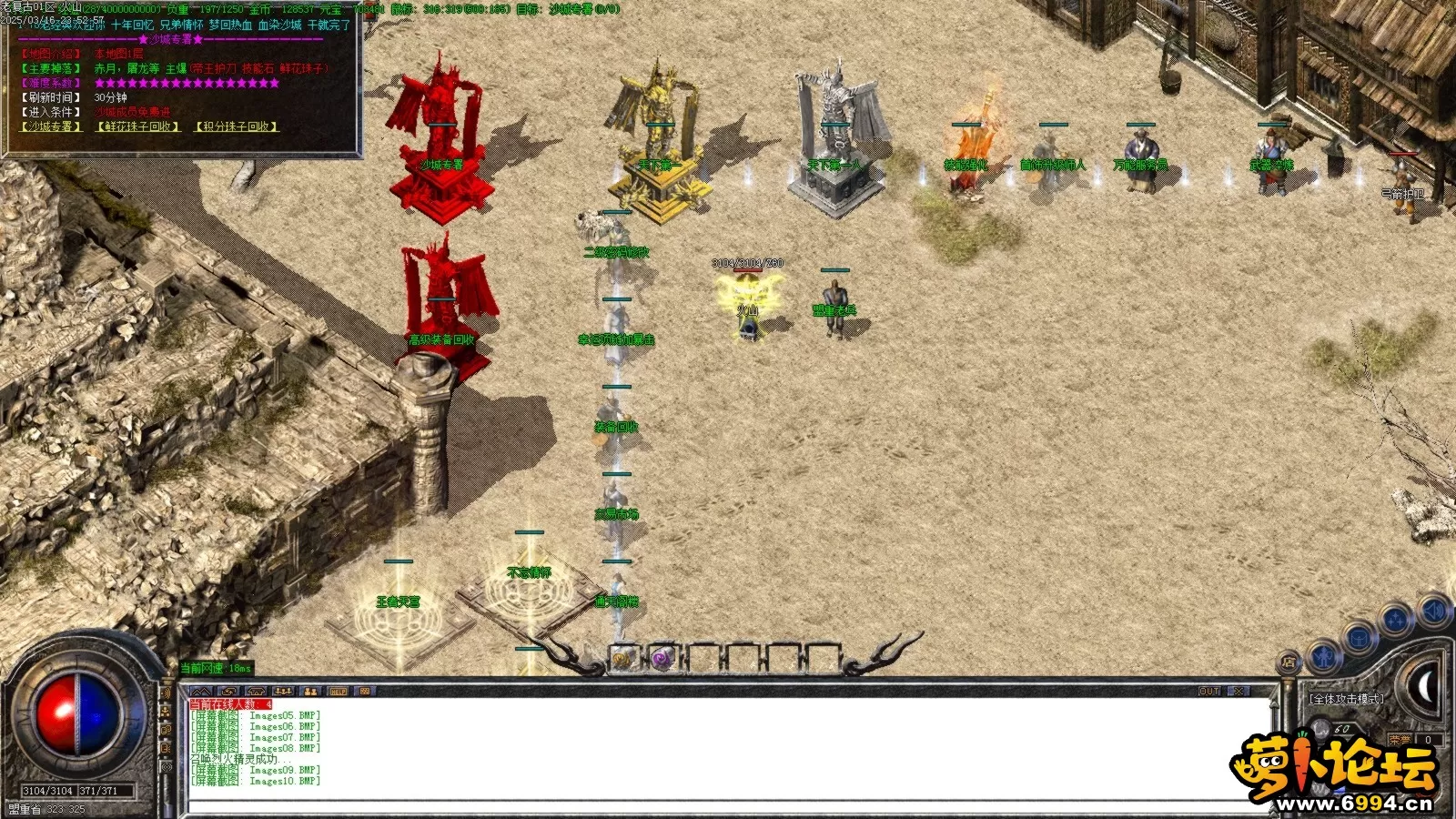Toggle the sound speaker icon
Image resolution: width=1456 pixels, height=819 pixels.
click(1432, 611)
